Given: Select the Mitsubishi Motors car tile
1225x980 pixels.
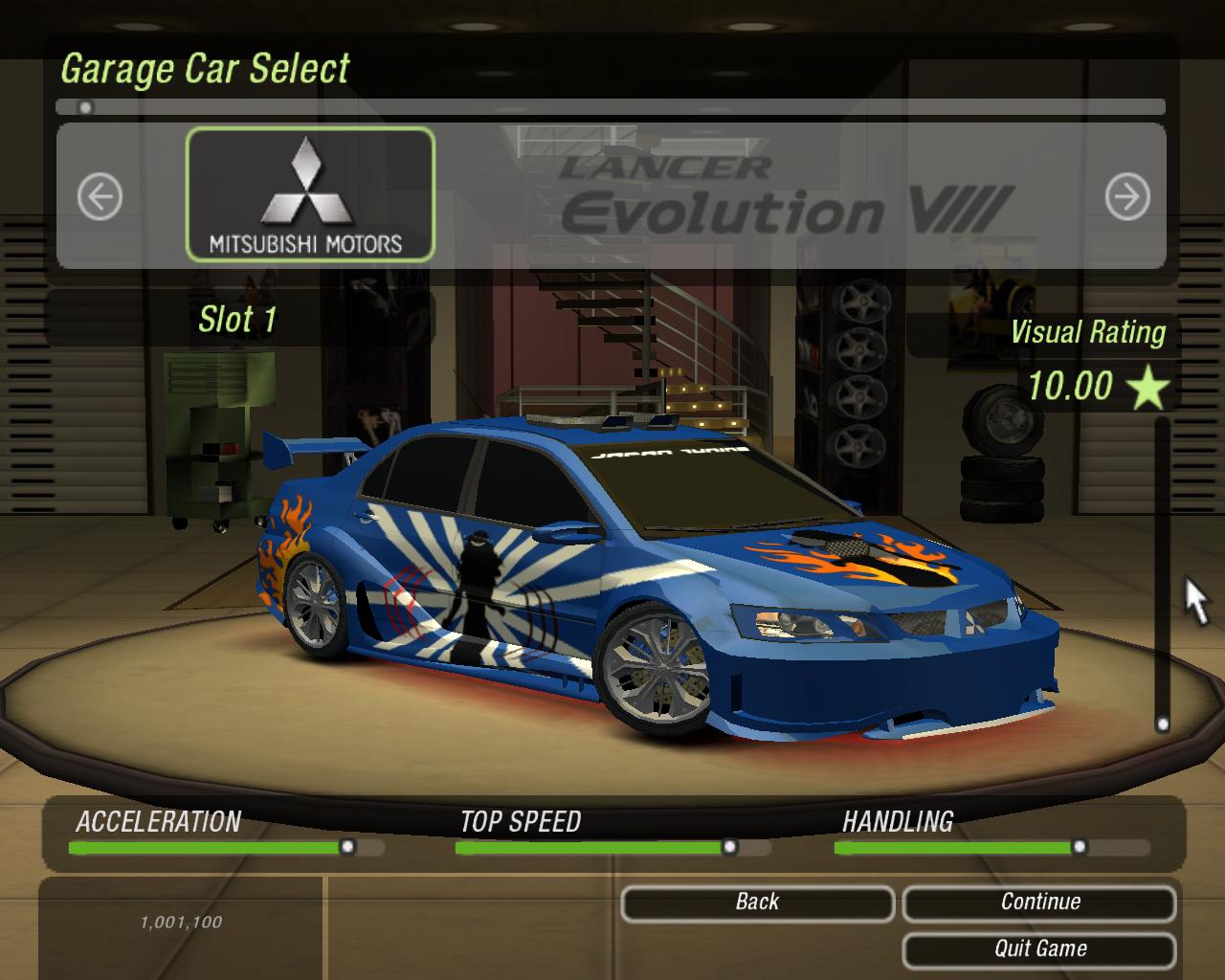Looking at the screenshot, I should (310, 195).
